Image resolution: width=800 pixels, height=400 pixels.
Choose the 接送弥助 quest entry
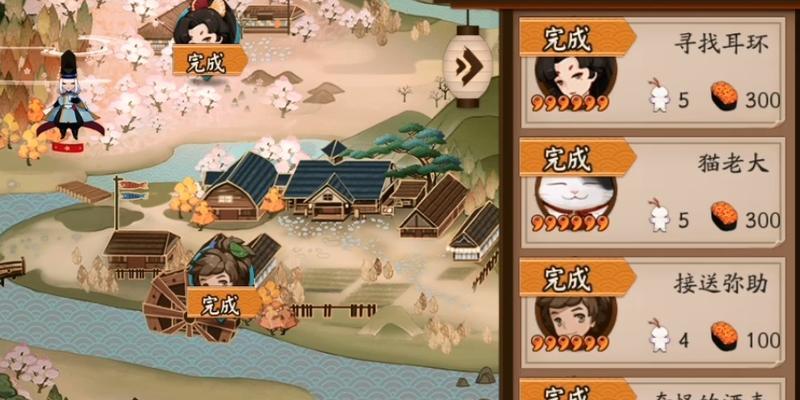click(720, 283)
